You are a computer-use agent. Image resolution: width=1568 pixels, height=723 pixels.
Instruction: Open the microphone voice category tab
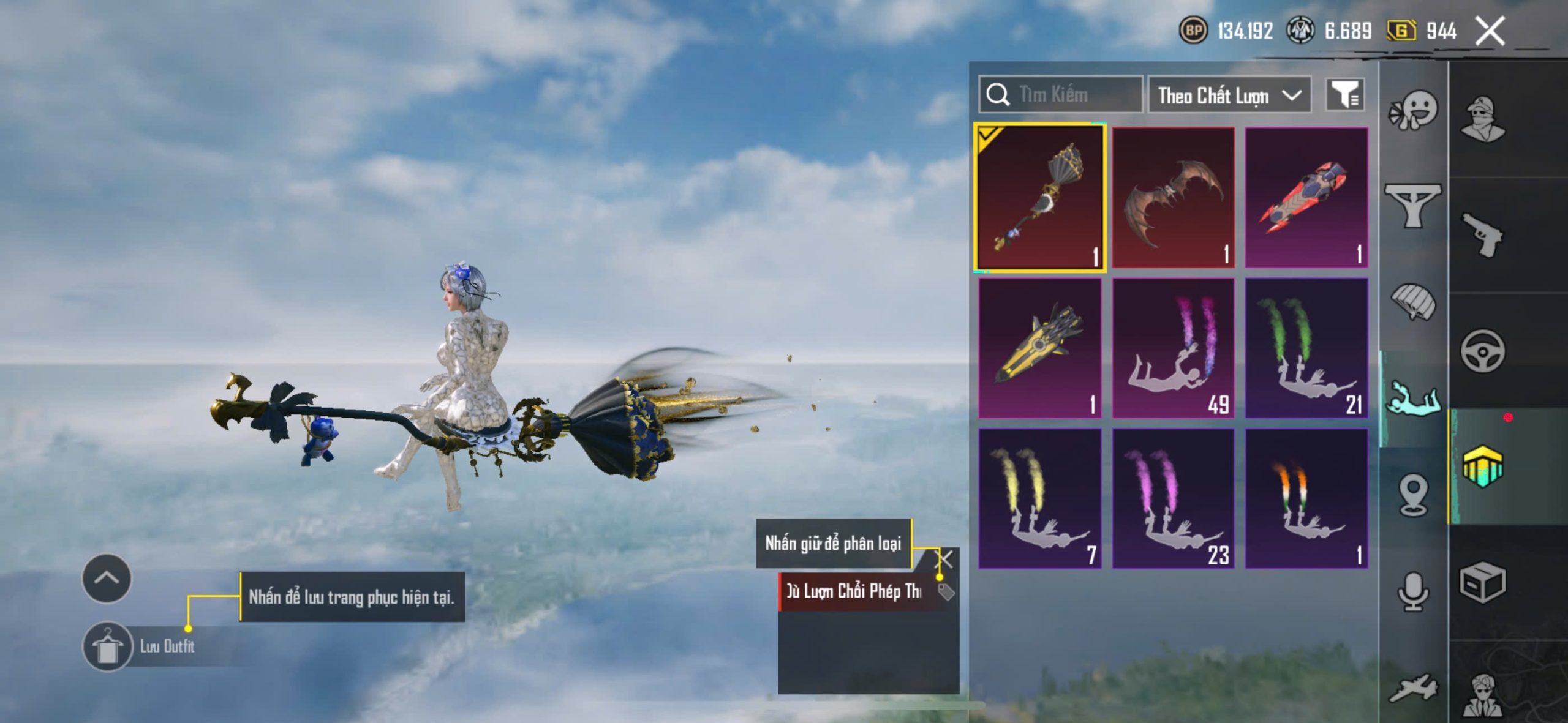pos(1413,591)
